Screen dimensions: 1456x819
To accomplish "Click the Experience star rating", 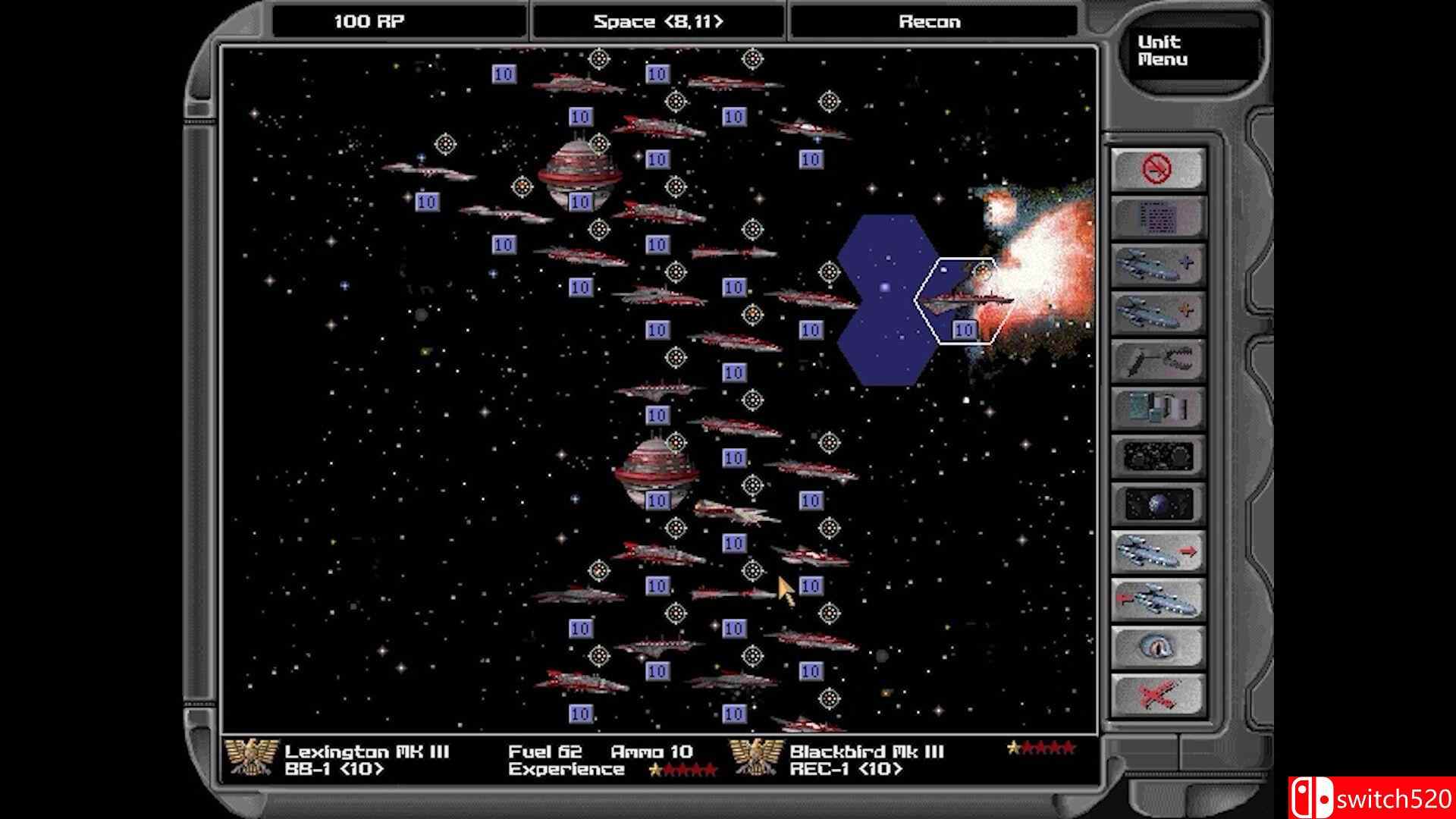I will pyautogui.click(x=682, y=768).
